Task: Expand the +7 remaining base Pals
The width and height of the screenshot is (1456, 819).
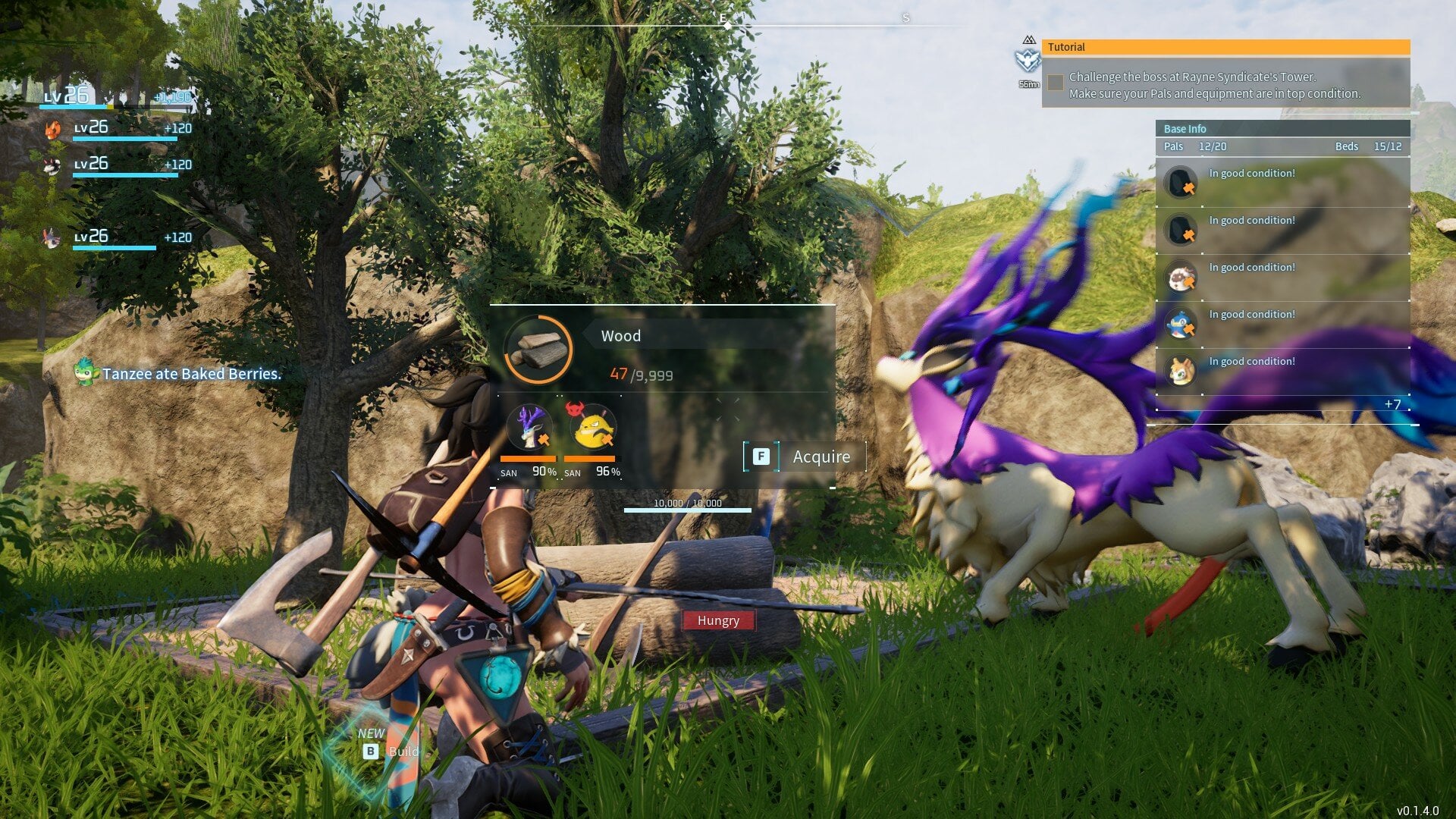Action: coord(1392,404)
